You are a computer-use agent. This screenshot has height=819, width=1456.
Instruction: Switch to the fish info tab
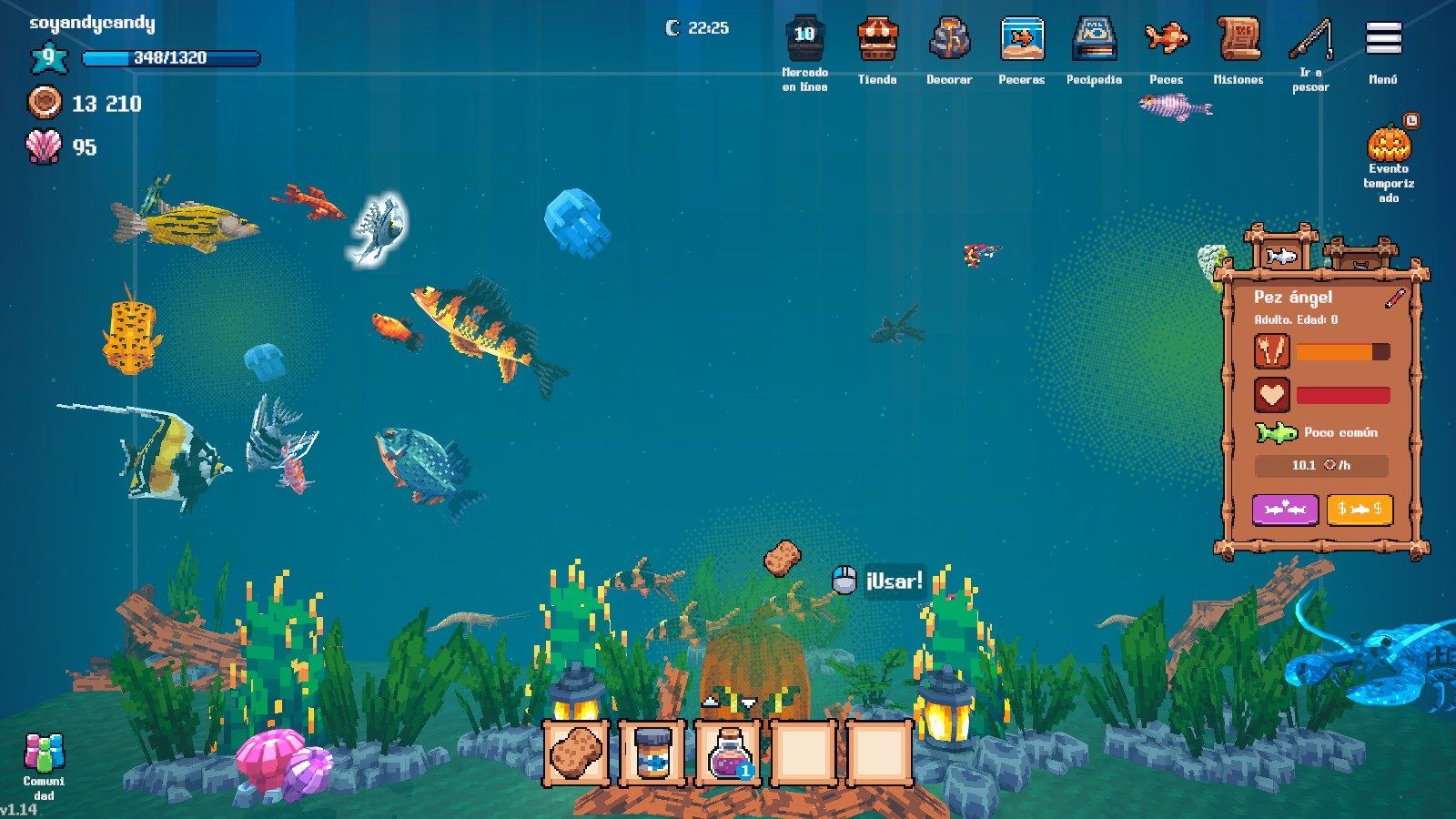(1281, 255)
